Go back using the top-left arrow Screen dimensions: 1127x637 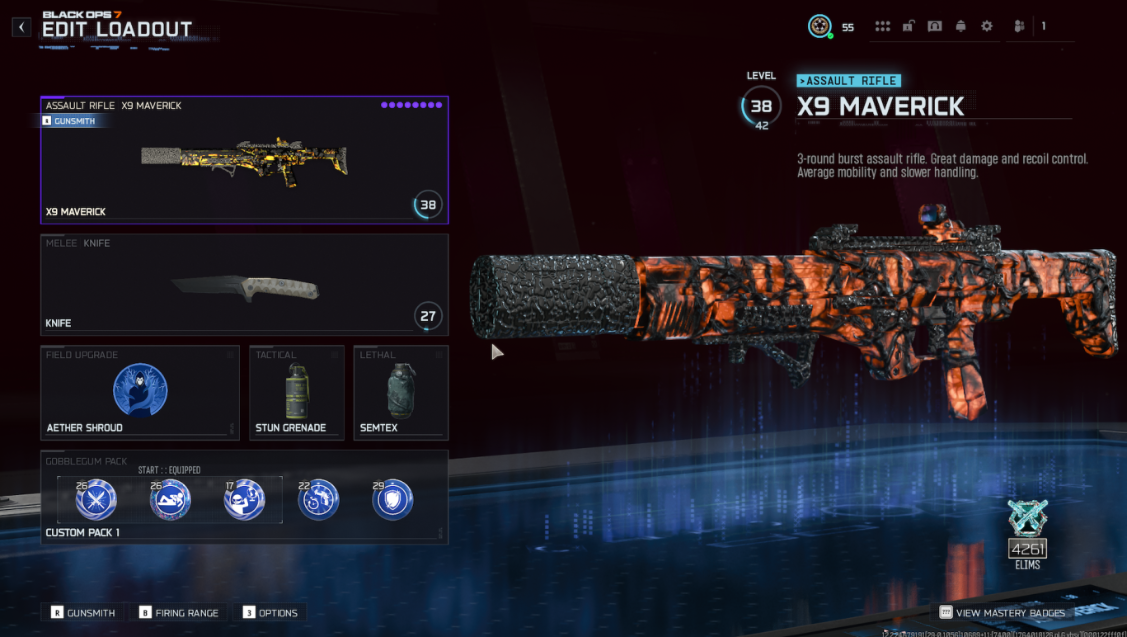point(21,27)
